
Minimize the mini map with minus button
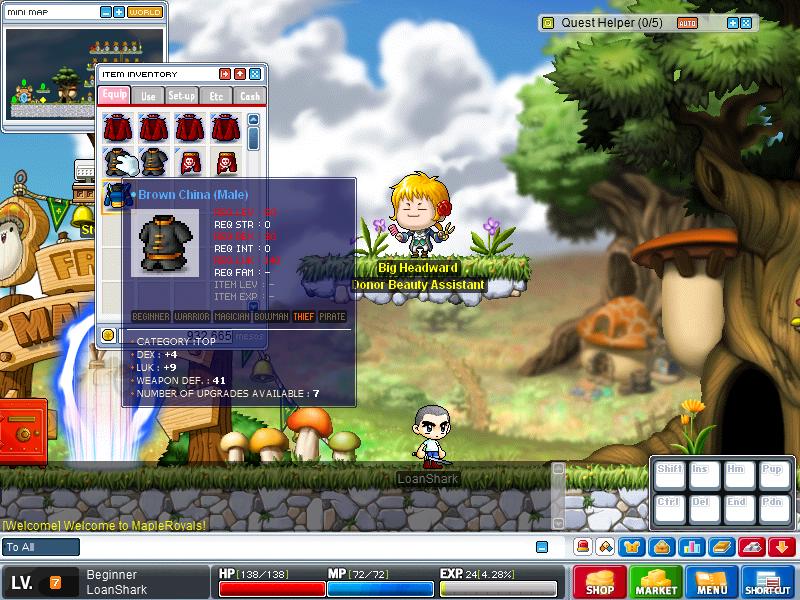pos(107,12)
